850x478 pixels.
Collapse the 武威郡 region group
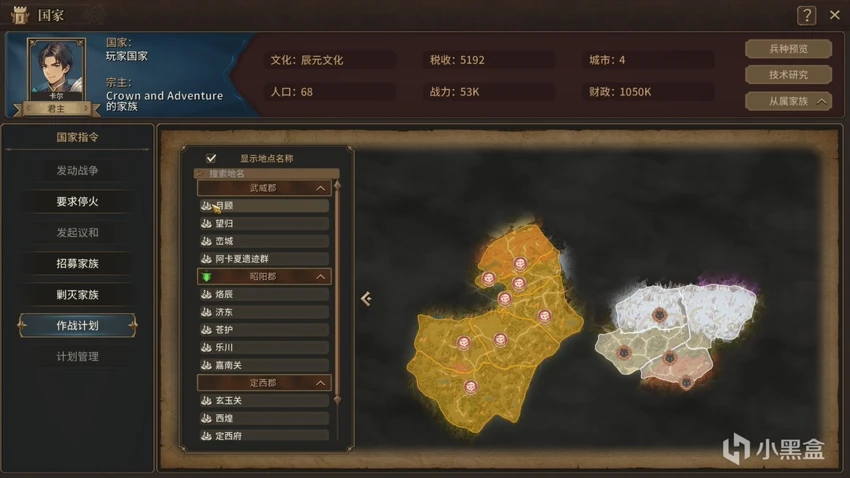pos(320,188)
